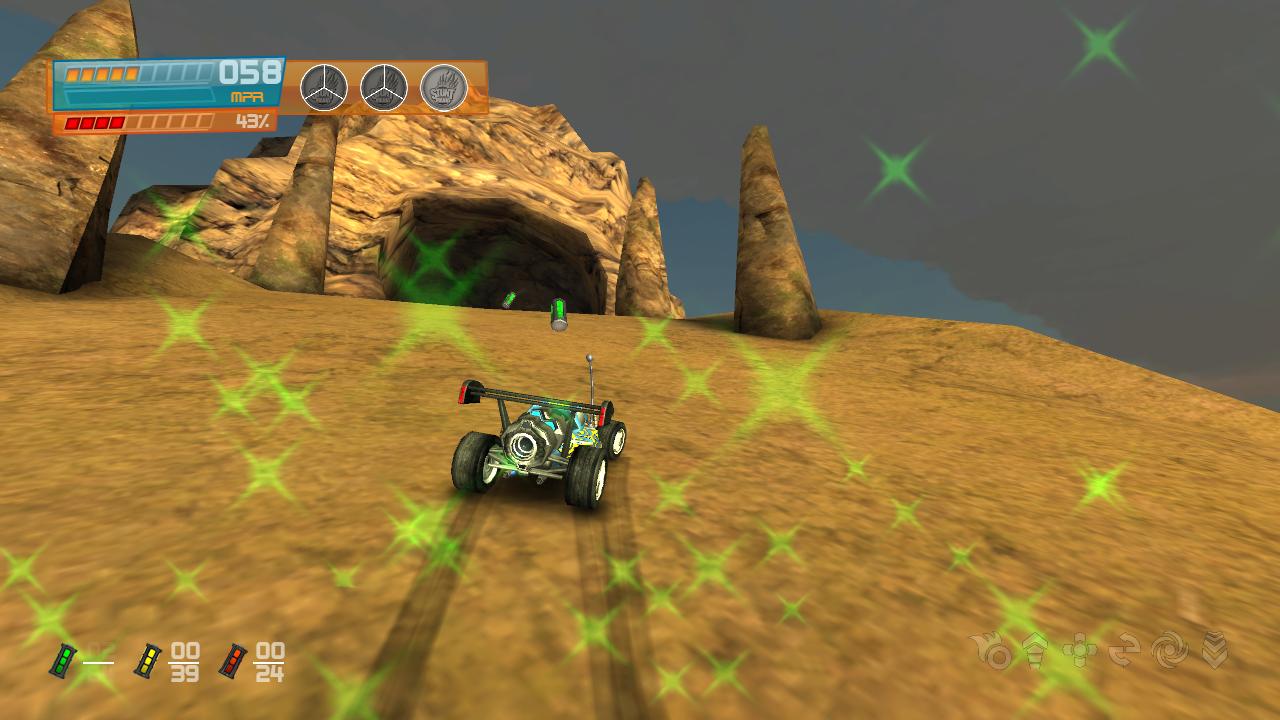This screenshot has width=1280, height=720.
Task: Trigger the spiral vortex ability icon
Action: 1169,651
